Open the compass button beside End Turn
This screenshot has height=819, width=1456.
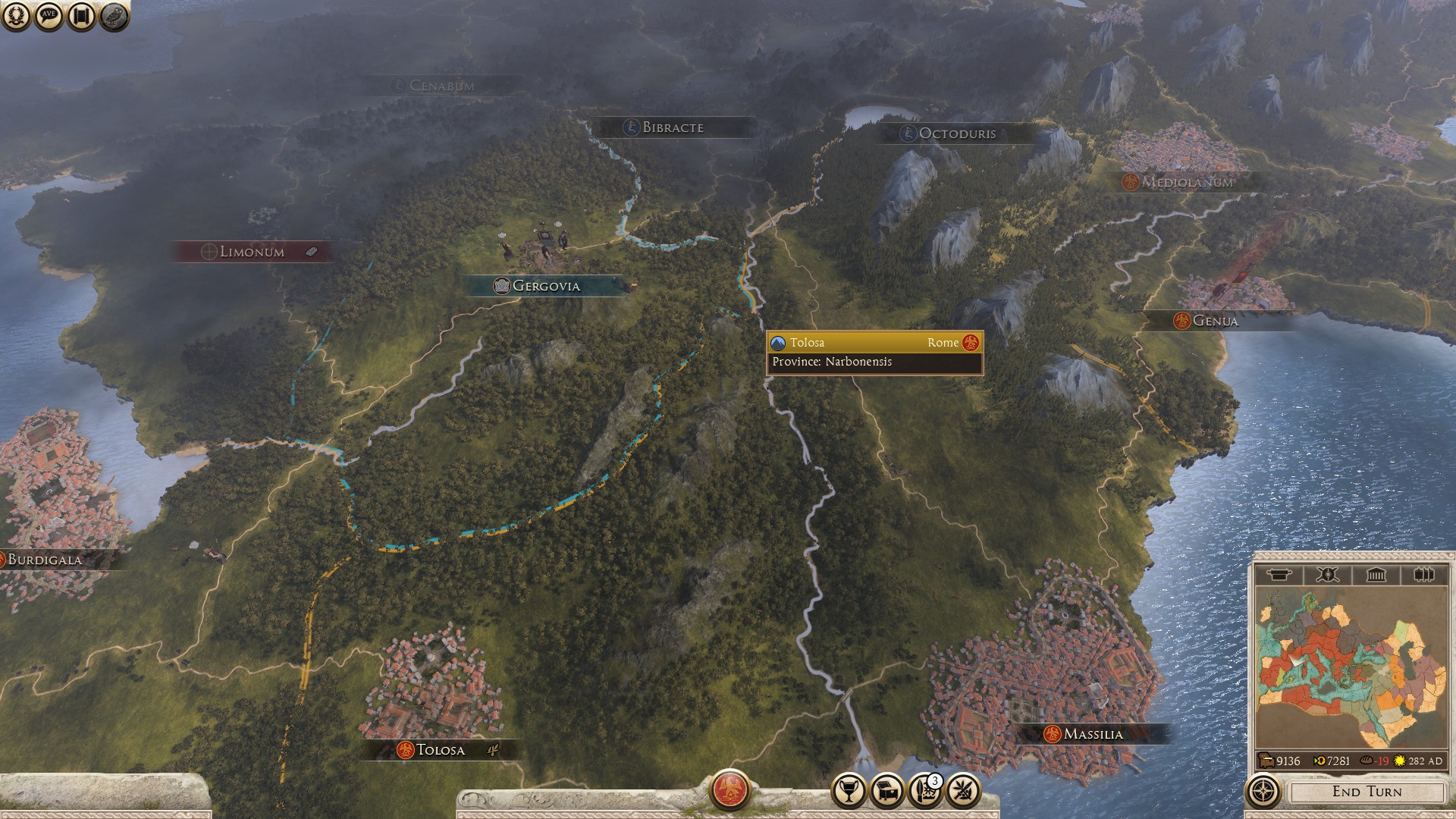coord(1263,792)
